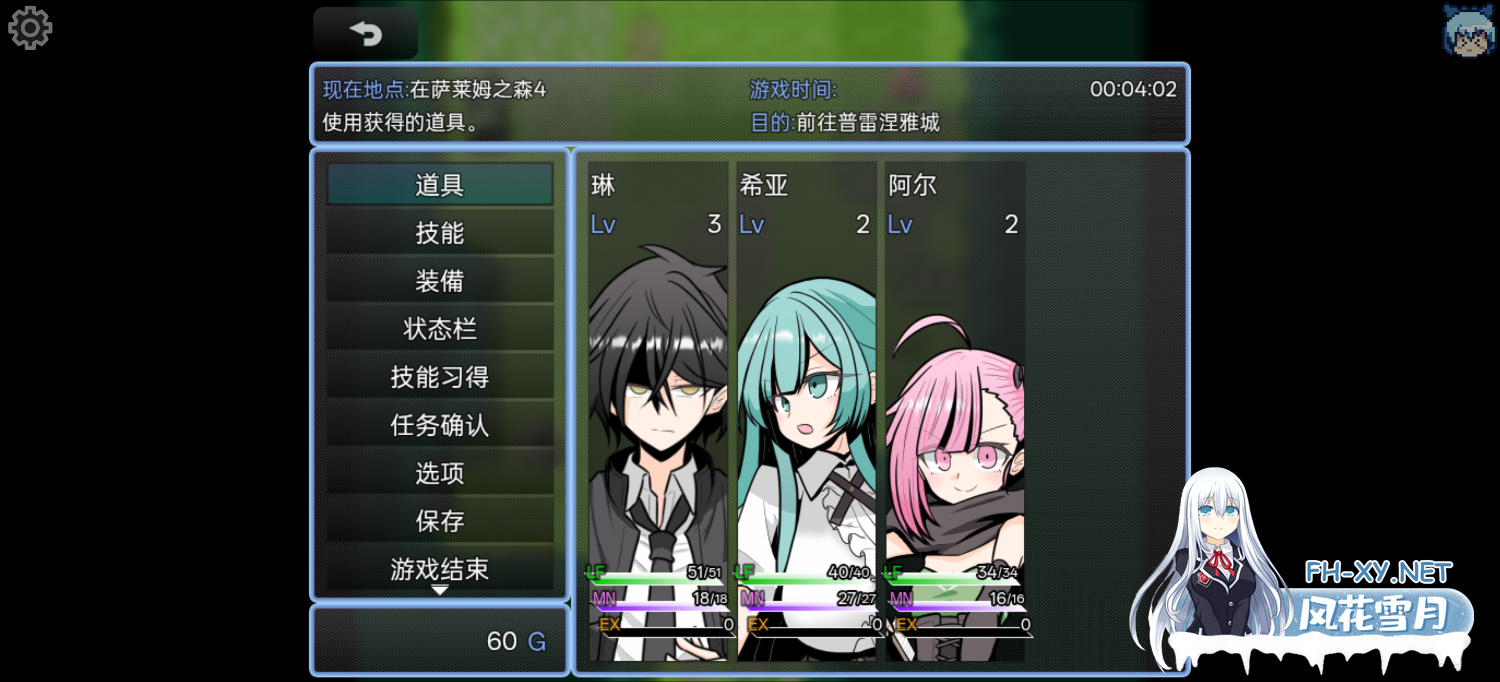This screenshot has height=682, width=1500.
Task: Select the 技能 skills entry
Action: pos(439,233)
